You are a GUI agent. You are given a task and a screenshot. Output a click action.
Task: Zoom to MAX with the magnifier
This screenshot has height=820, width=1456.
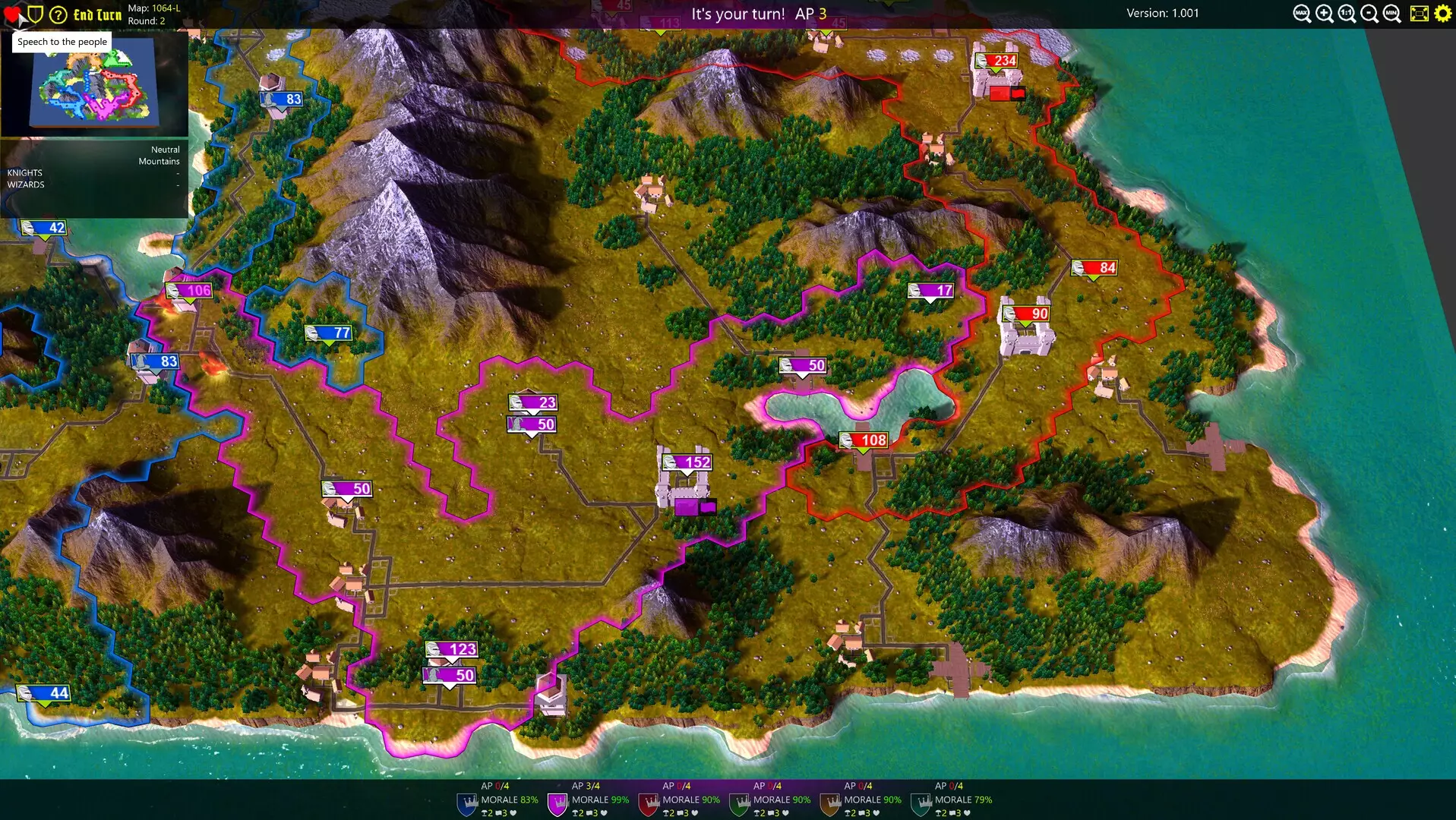(1302, 14)
